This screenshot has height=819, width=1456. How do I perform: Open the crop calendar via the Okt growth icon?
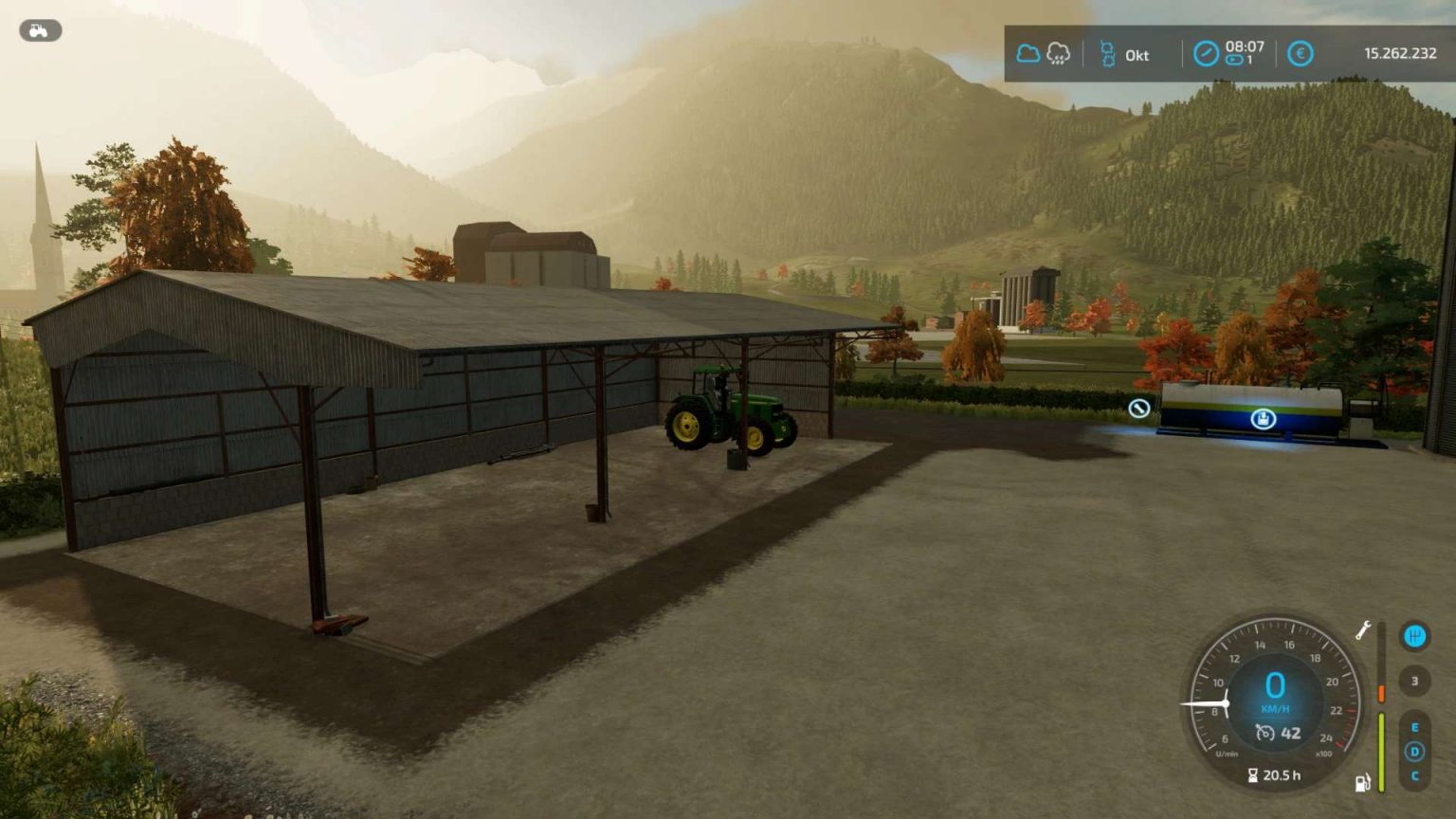1107,54
